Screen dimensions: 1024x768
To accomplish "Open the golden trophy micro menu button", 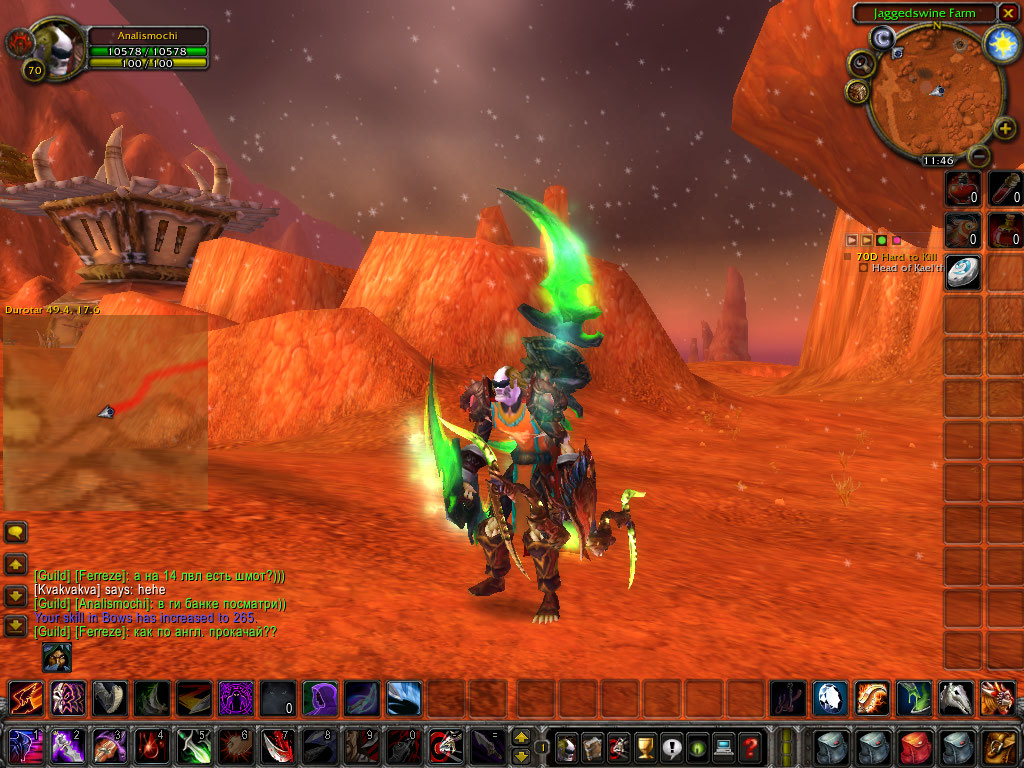I will click(646, 746).
